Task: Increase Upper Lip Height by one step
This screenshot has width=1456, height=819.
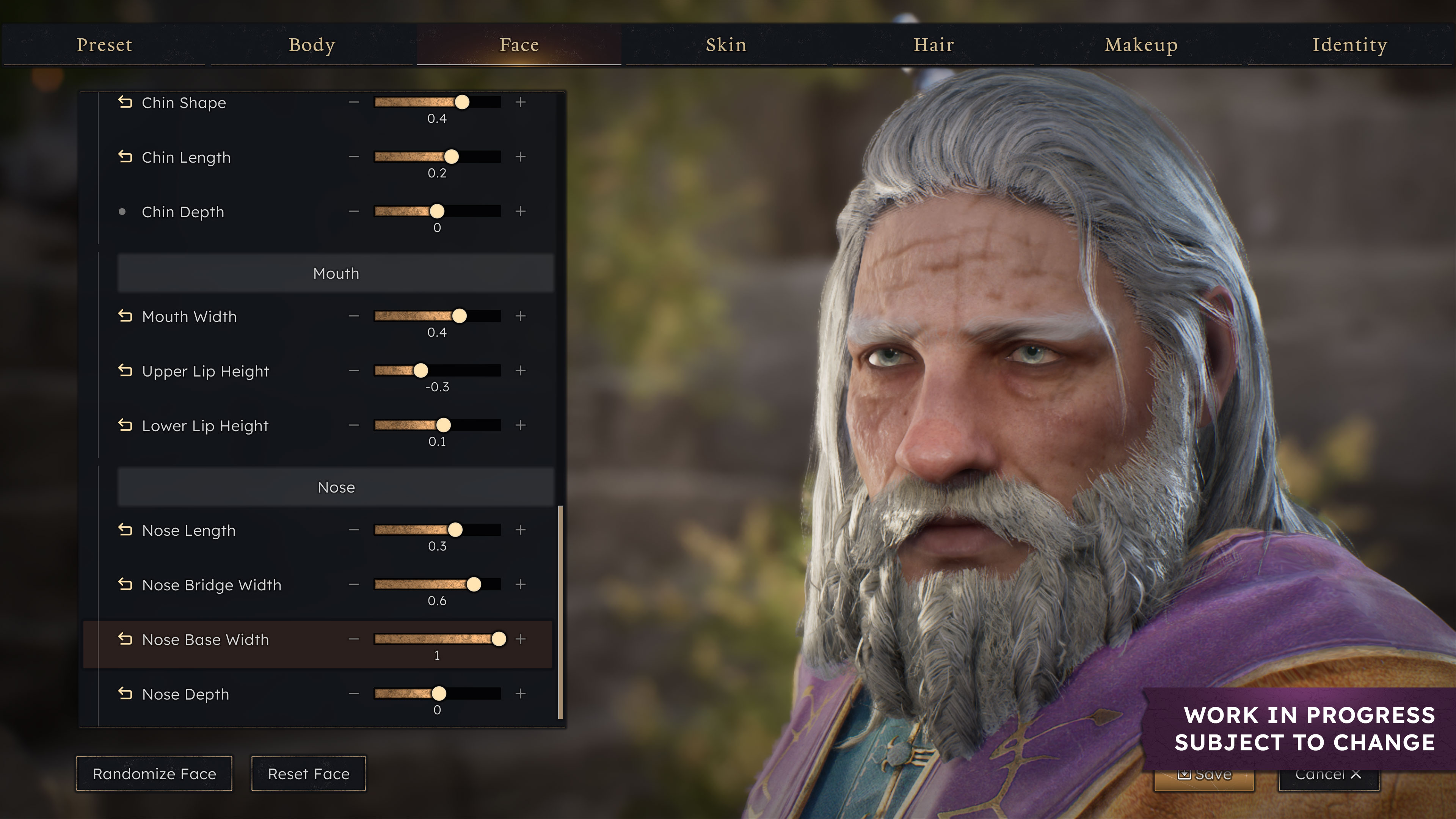Action: [521, 371]
